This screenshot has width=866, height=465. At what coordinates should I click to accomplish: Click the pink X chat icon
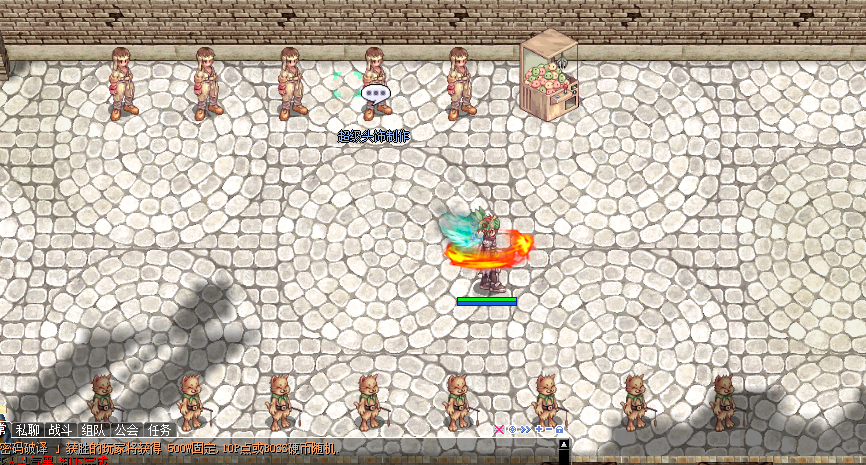[499, 430]
